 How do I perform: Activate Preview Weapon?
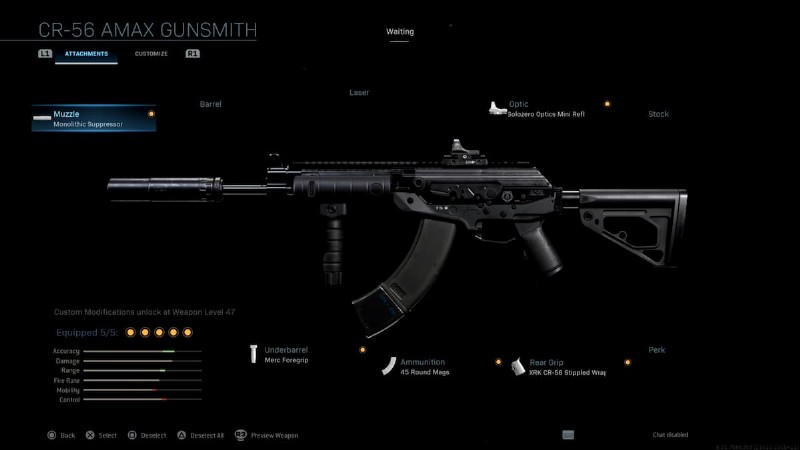point(265,435)
